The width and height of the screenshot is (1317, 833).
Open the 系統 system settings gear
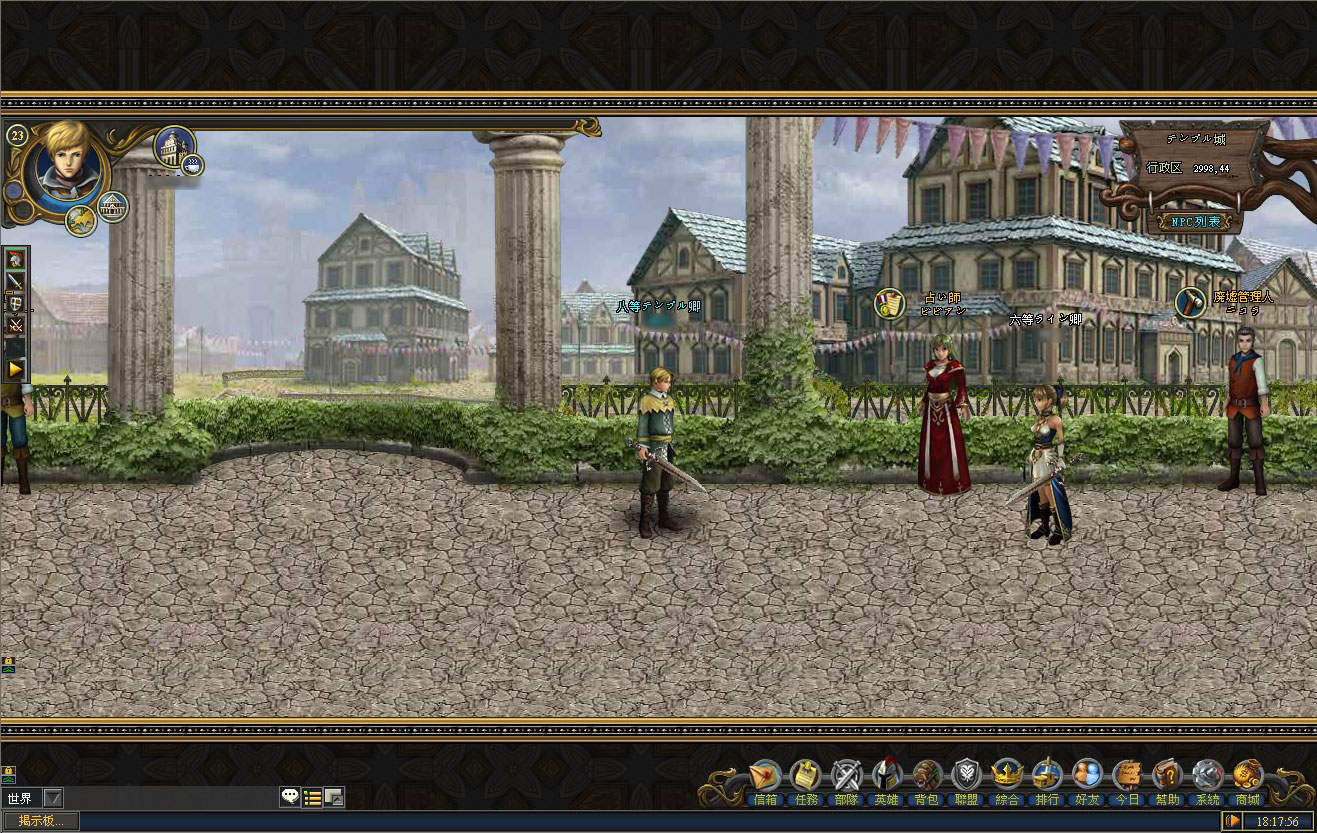pos(1207,777)
